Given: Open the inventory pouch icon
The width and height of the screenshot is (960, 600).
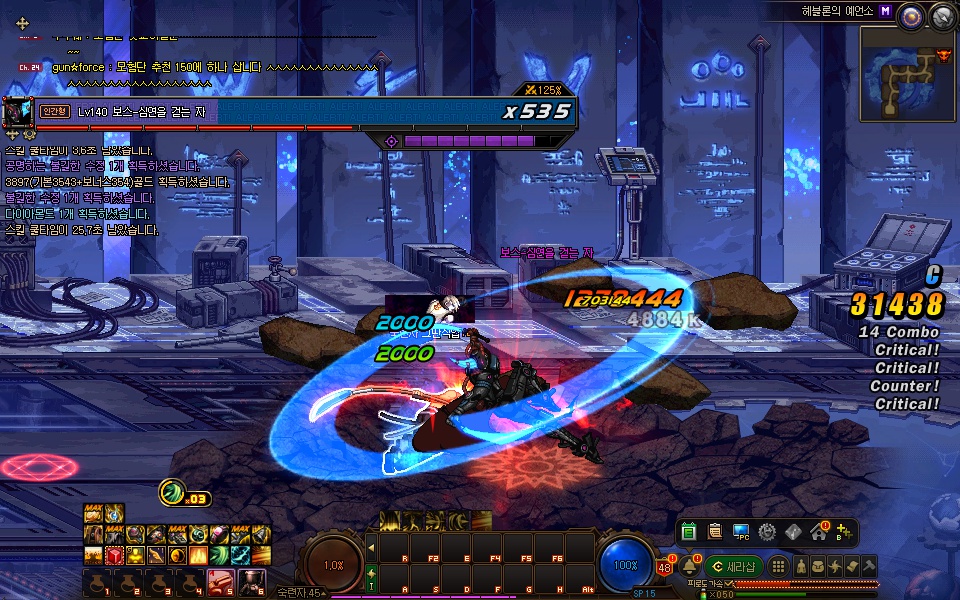Looking at the screenshot, I should pos(818,567).
